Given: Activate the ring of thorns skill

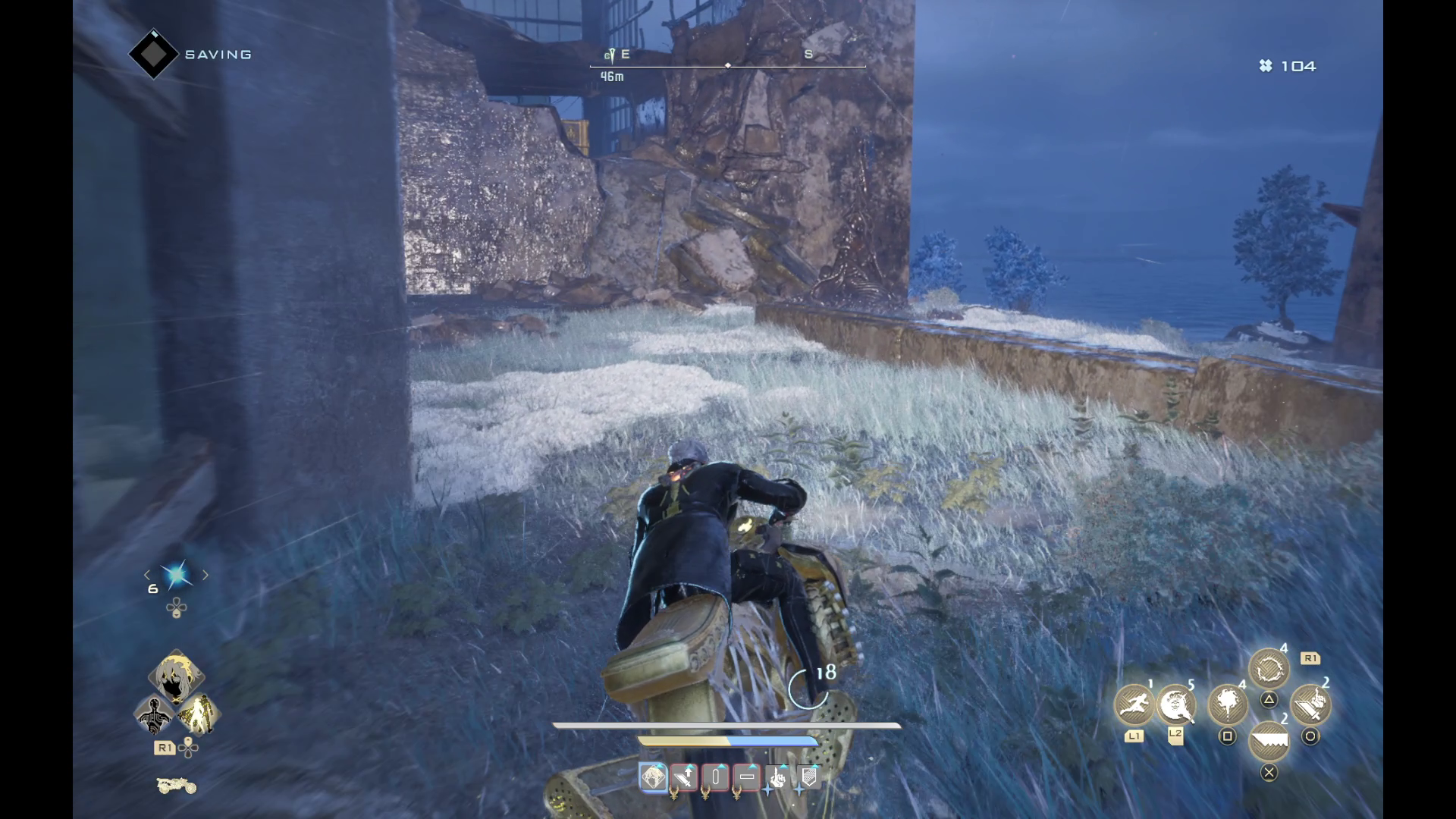Looking at the screenshot, I should click(x=1269, y=670).
